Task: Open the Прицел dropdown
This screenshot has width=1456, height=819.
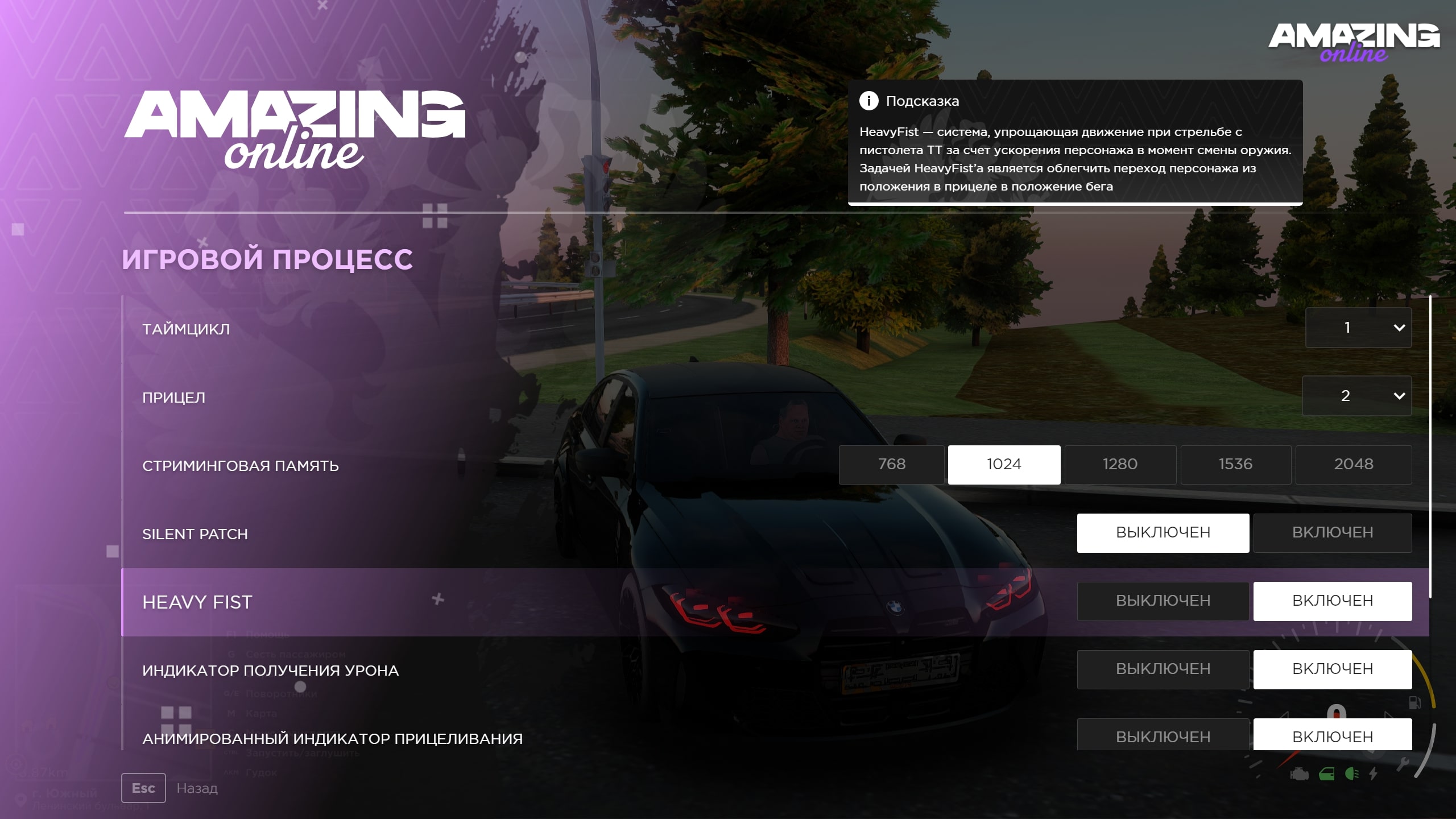Action: coord(1357,396)
